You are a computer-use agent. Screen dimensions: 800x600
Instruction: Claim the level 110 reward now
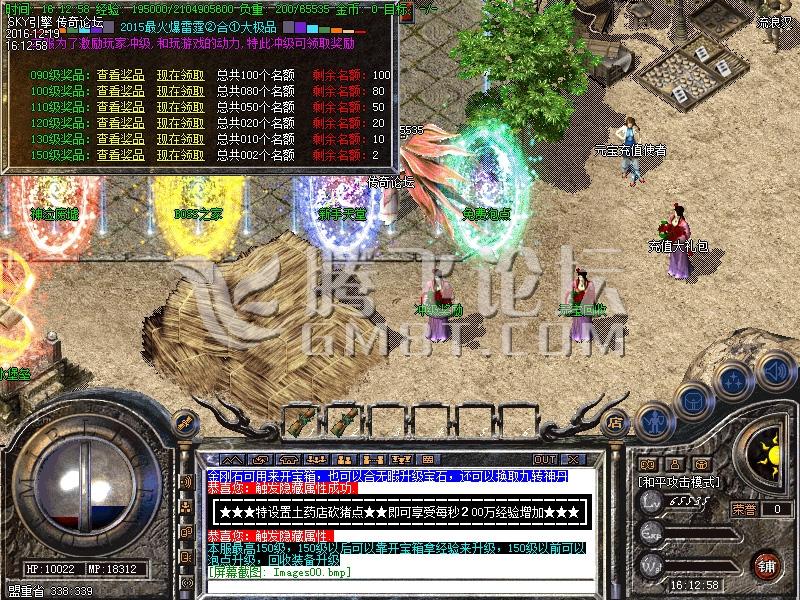(x=180, y=107)
